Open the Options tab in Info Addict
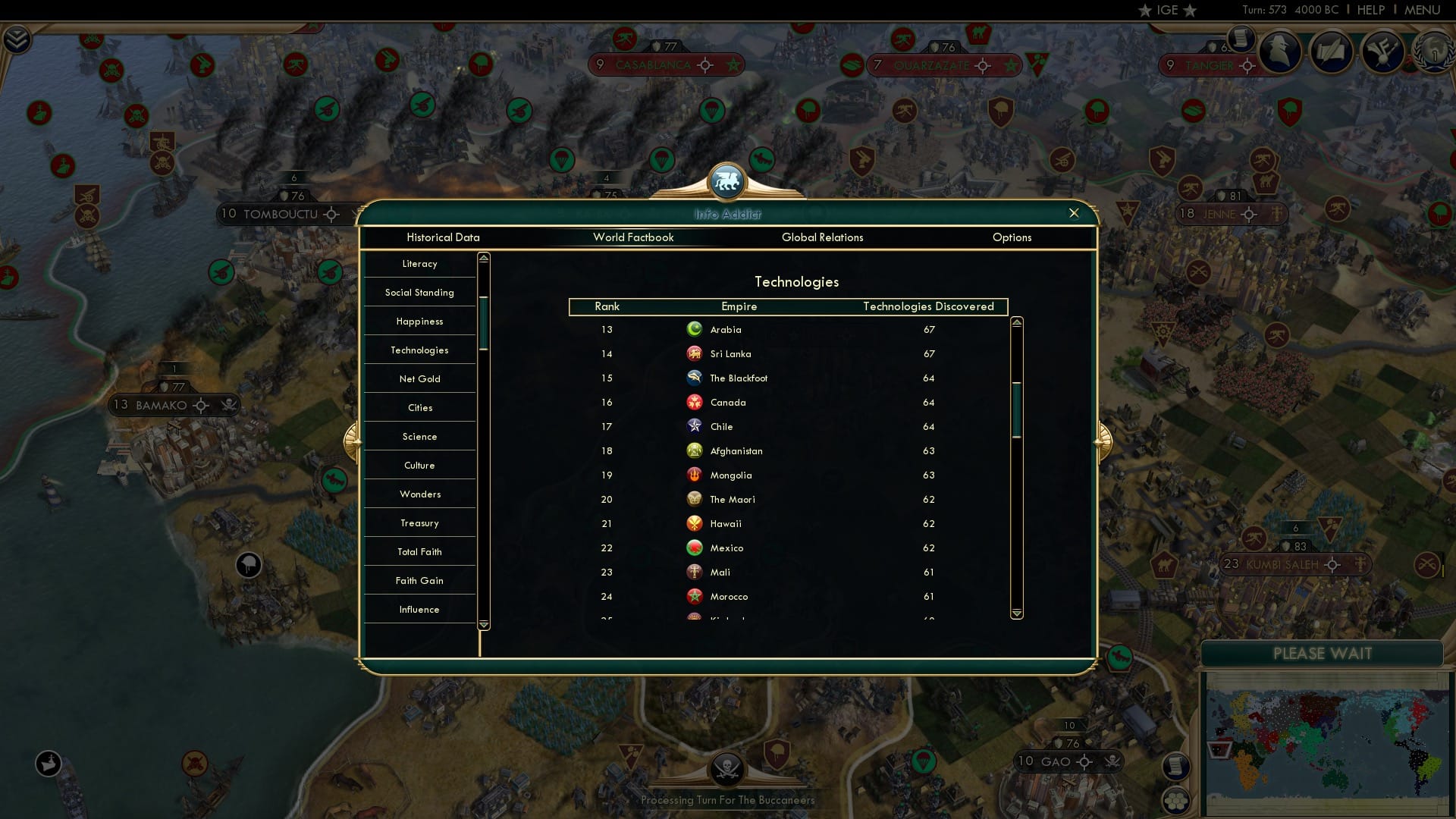1456x819 pixels. [1012, 237]
